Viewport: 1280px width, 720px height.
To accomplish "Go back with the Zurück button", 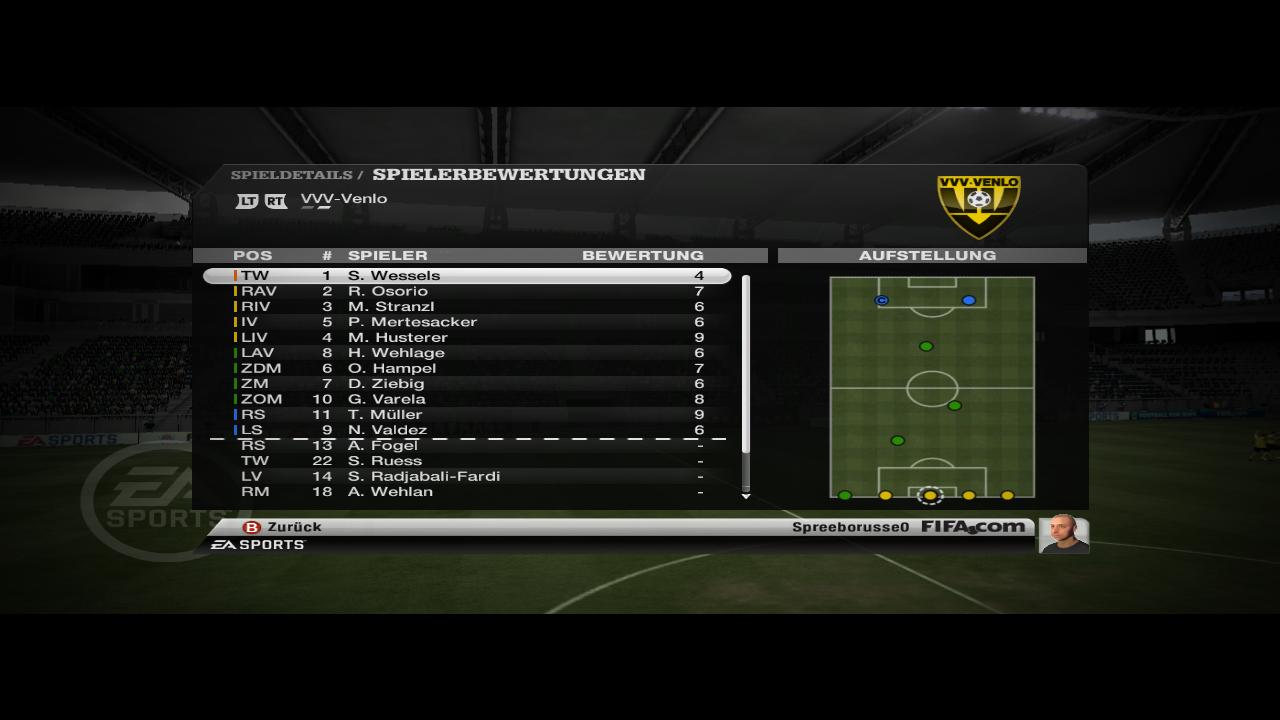I will [283, 527].
